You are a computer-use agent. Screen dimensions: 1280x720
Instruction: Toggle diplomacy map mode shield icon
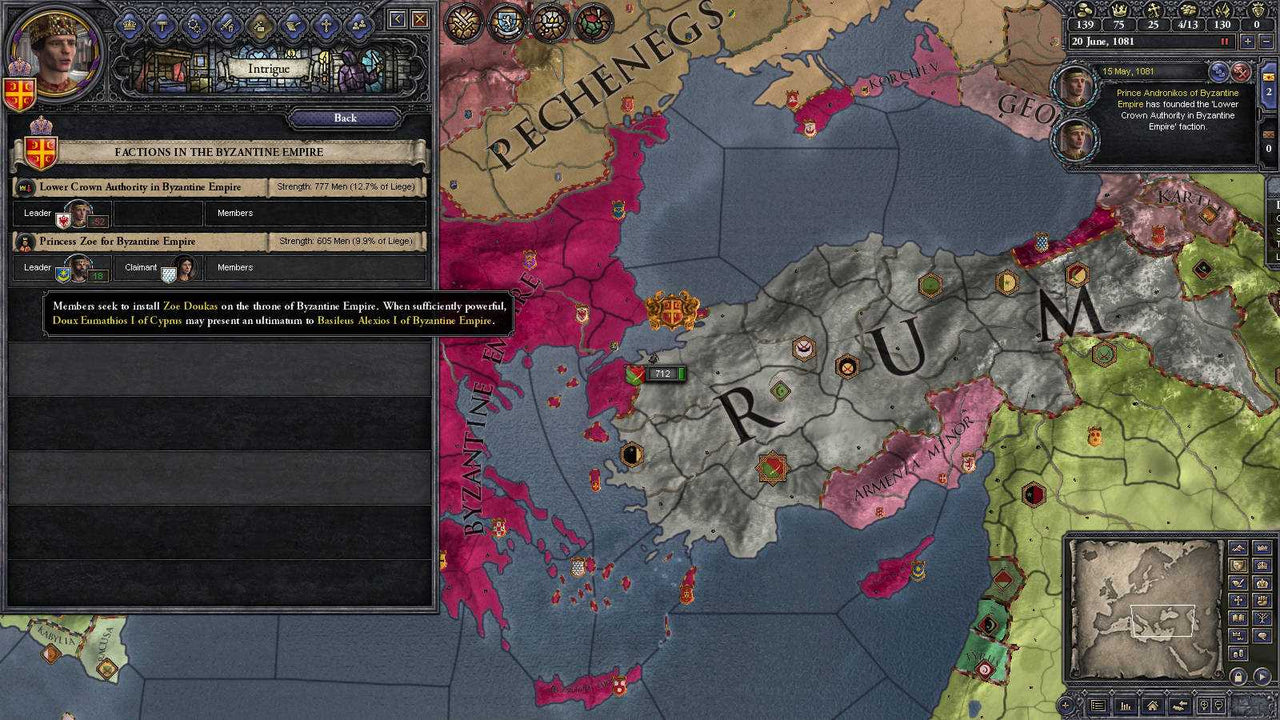pos(1238,567)
